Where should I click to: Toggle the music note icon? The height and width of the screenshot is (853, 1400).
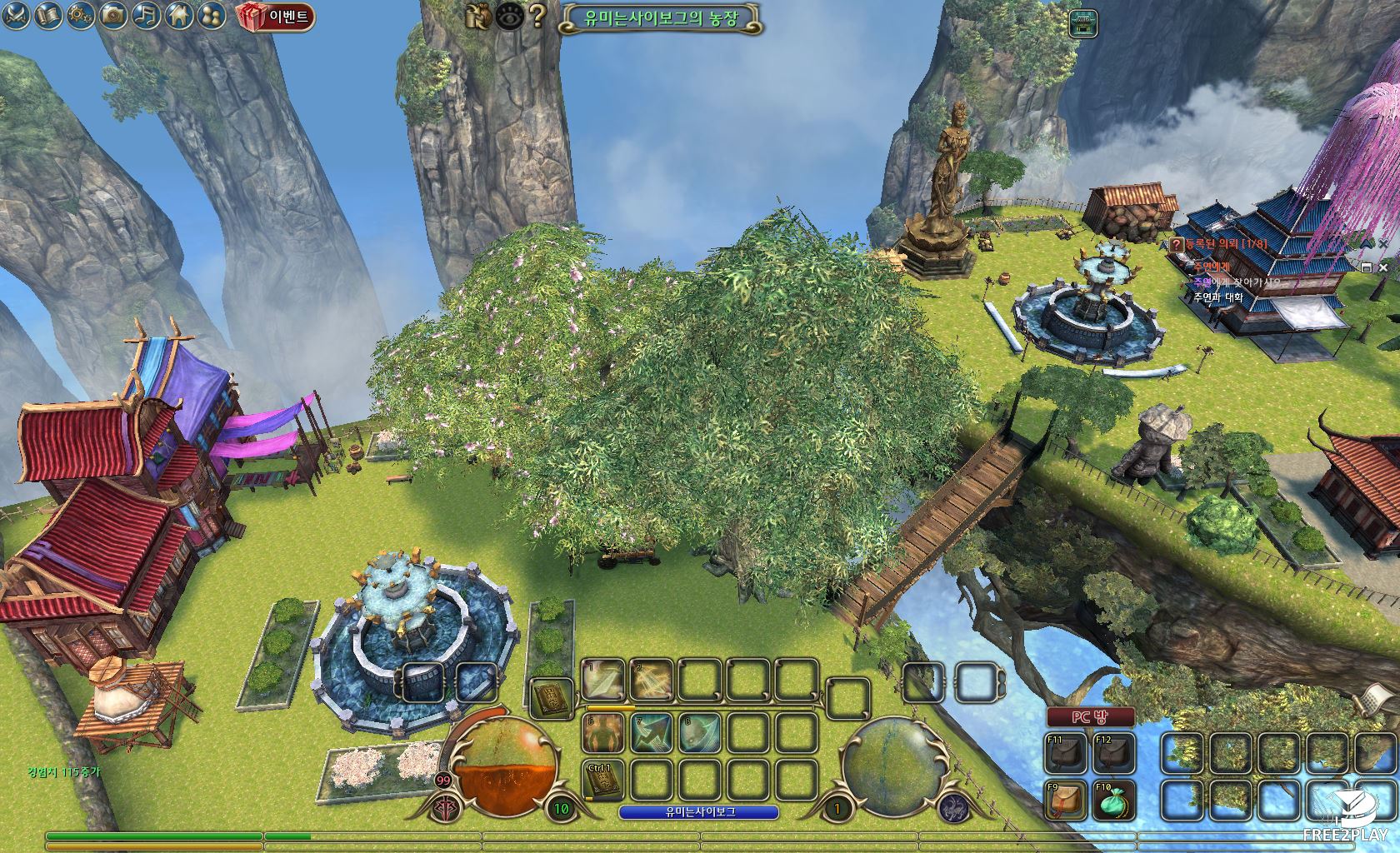coord(146,15)
